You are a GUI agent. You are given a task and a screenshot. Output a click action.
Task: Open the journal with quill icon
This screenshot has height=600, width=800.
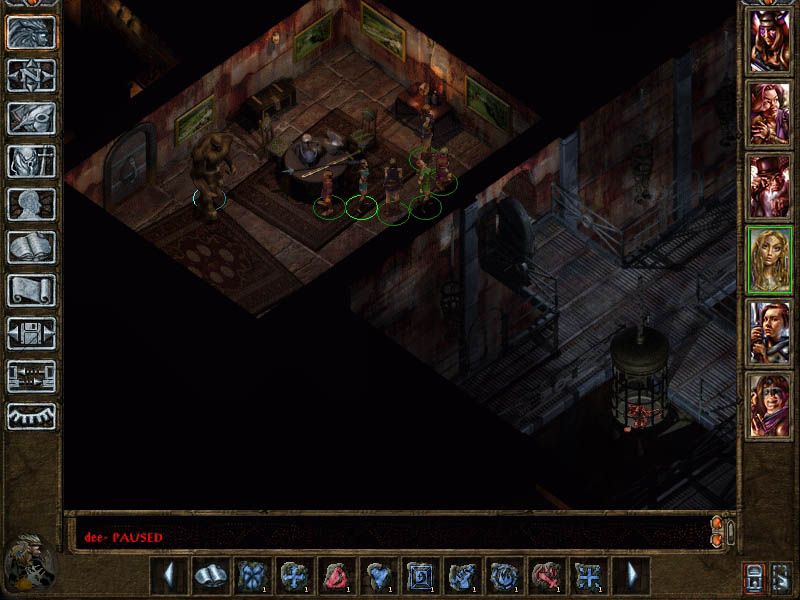[x=31, y=118]
